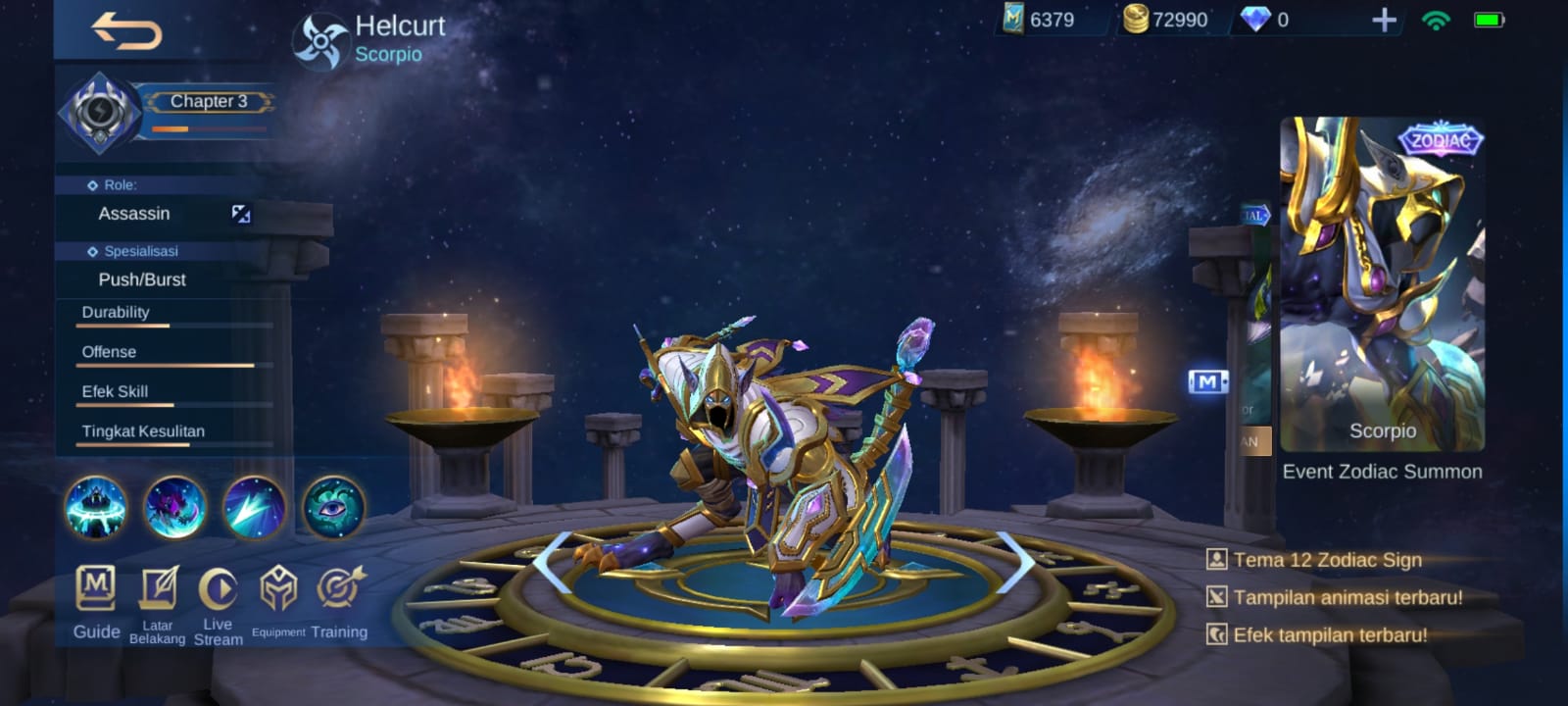Image resolution: width=1568 pixels, height=706 pixels.
Task: Toggle the blue M badge on the right
Action: (x=1210, y=382)
